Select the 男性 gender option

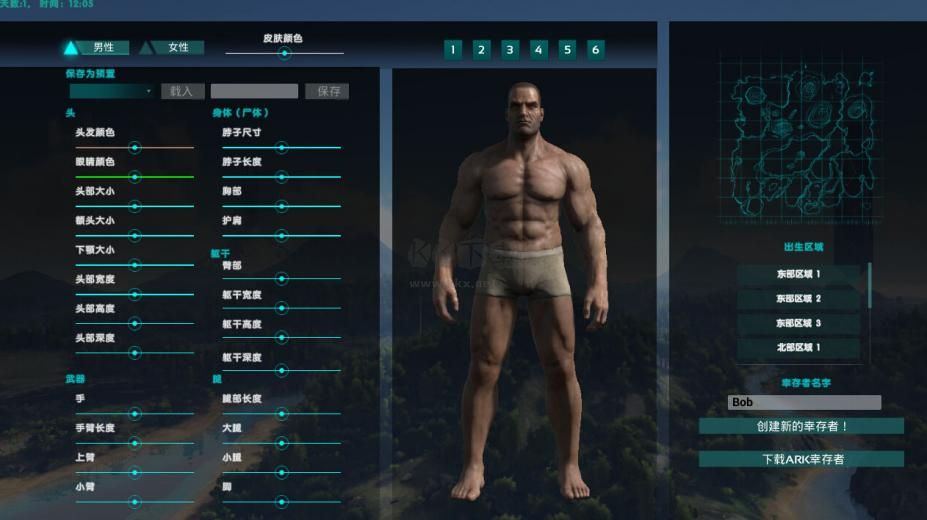point(92,47)
